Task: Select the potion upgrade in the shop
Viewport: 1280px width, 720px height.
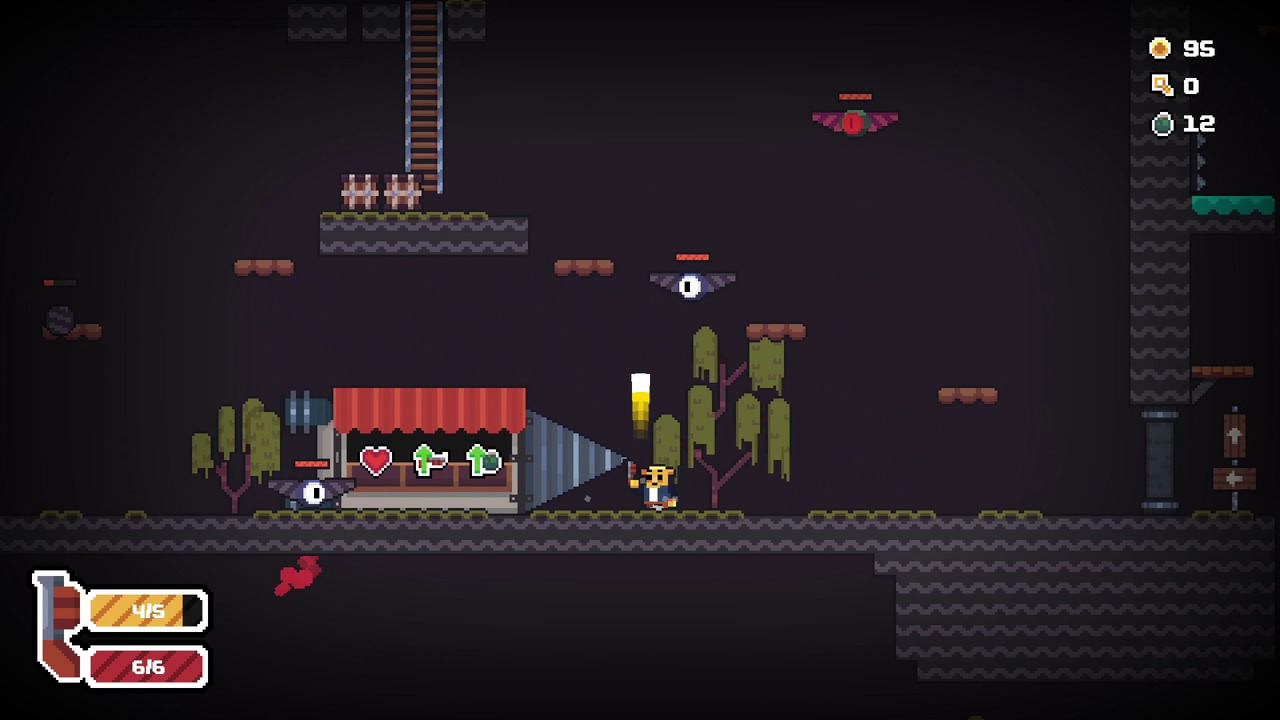Action: coord(484,461)
